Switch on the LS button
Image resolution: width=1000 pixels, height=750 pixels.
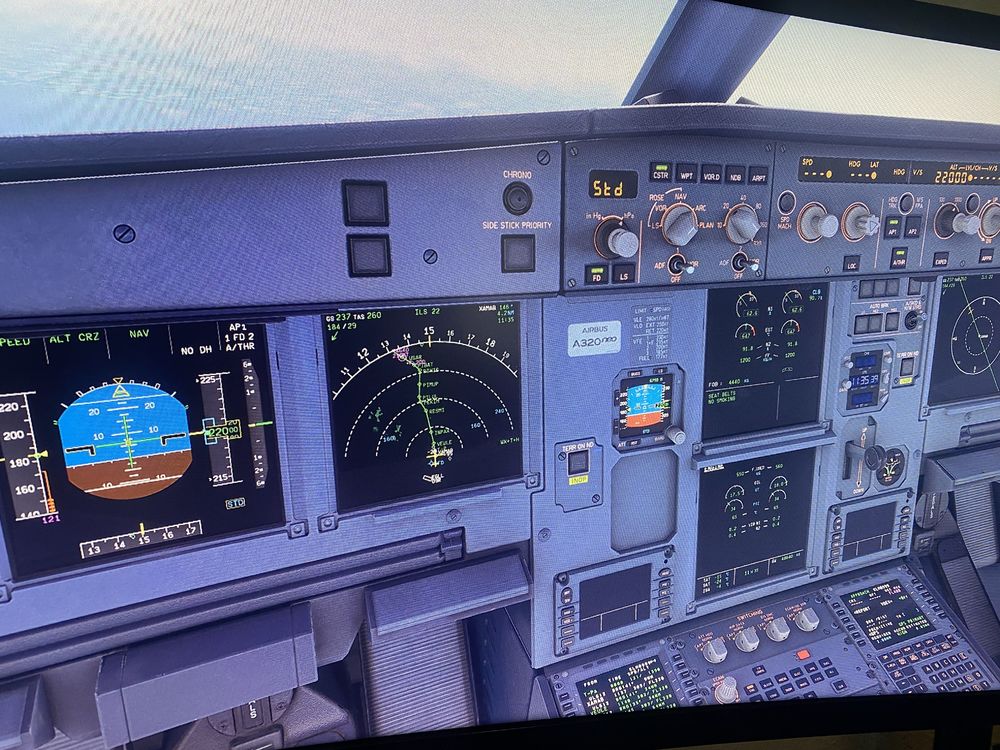pyautogui.click(x=623, y=272)
